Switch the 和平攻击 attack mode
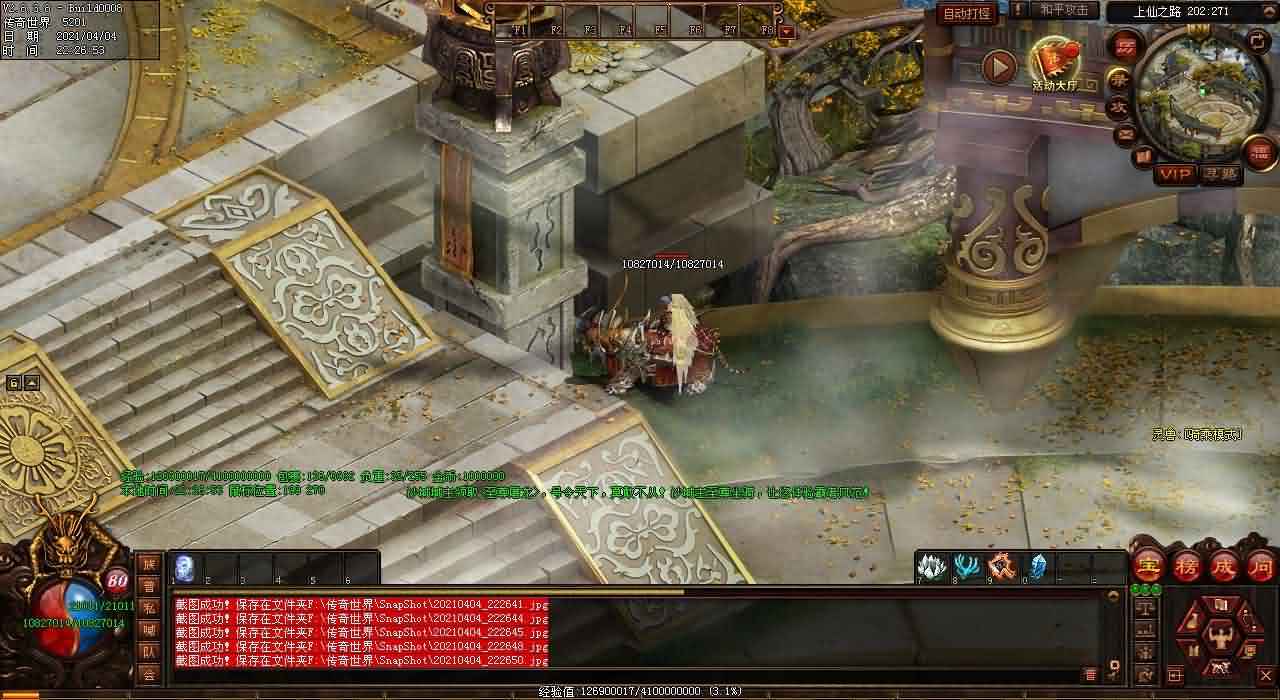Screen dimensions: 1280x700 pos(1063,10)
